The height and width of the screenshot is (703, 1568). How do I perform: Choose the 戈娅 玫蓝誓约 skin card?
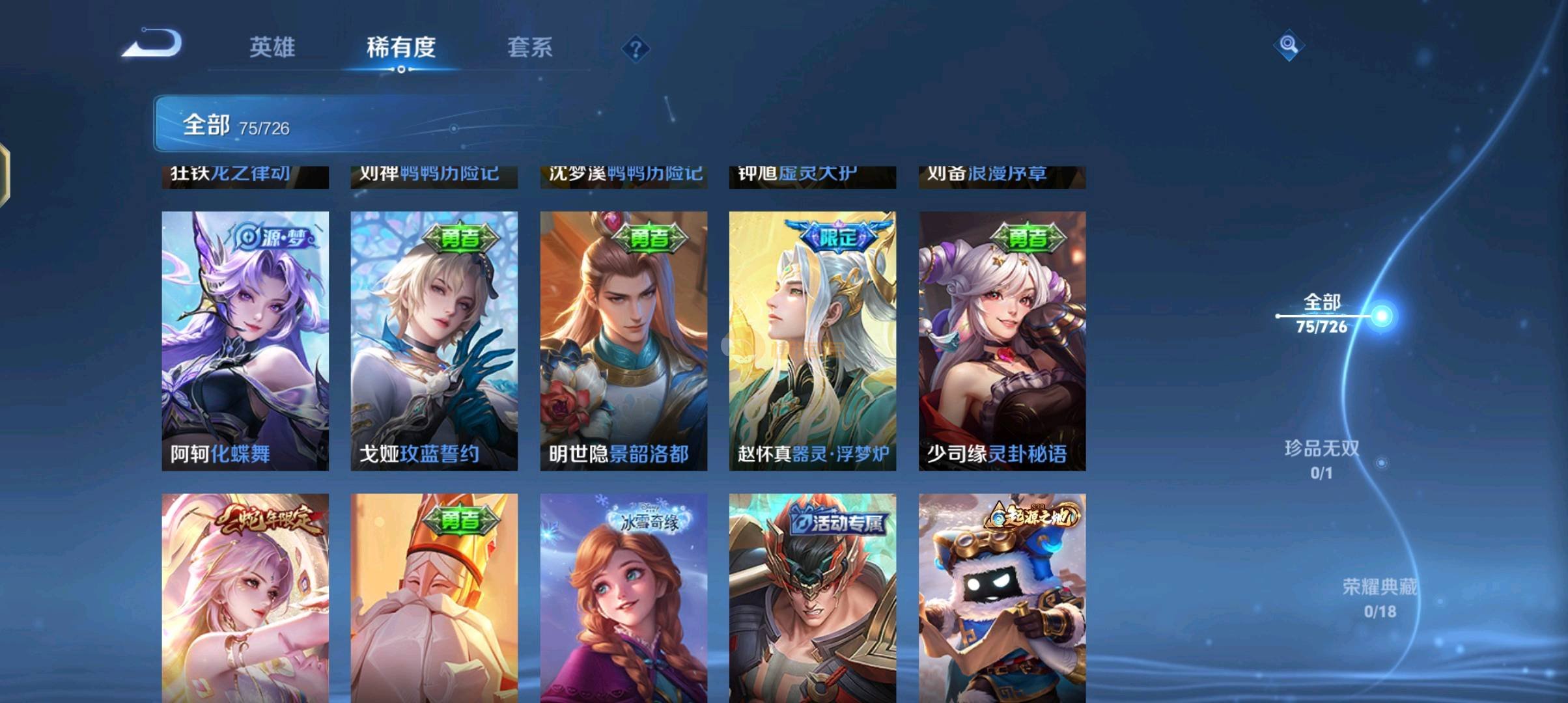coord(434,340)
